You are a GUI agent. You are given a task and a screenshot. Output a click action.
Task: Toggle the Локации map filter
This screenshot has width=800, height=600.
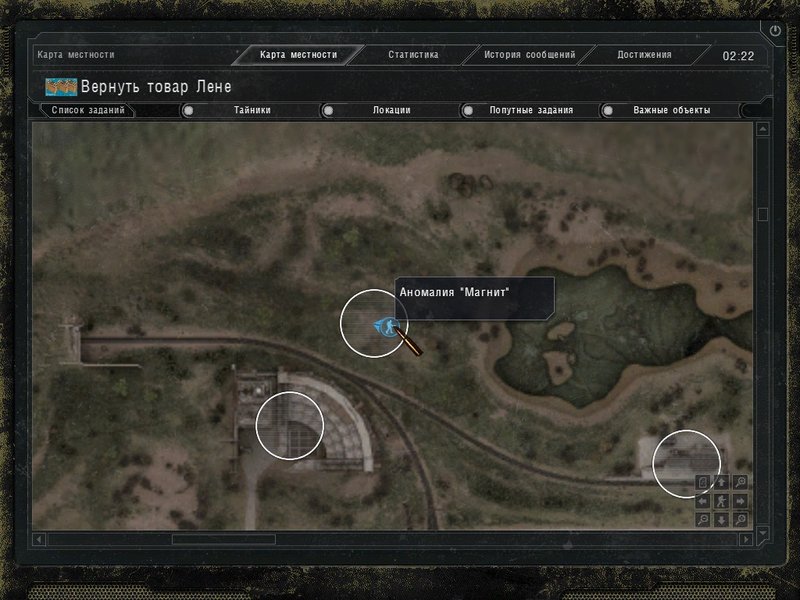point(391,110)
